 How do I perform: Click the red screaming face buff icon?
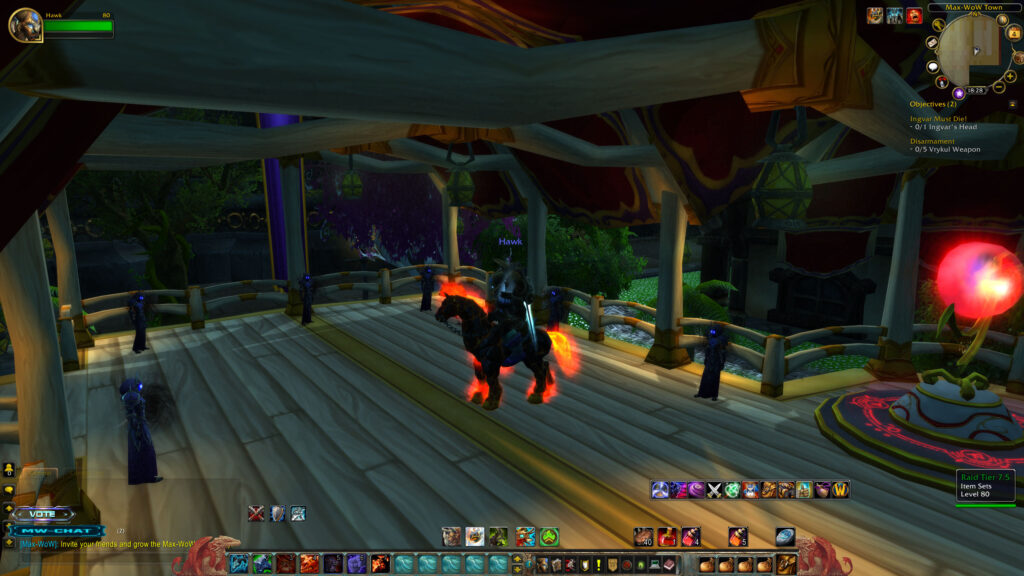tap(914, 15)
